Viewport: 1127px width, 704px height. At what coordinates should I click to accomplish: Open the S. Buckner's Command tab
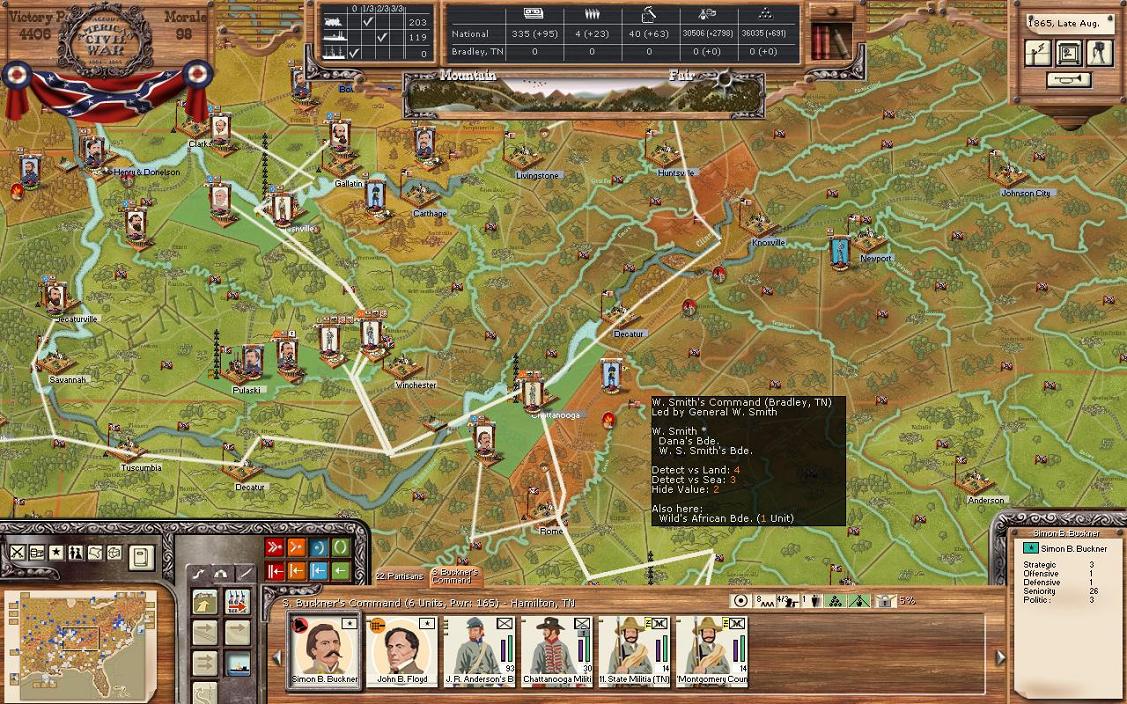[x=455, y=577]
